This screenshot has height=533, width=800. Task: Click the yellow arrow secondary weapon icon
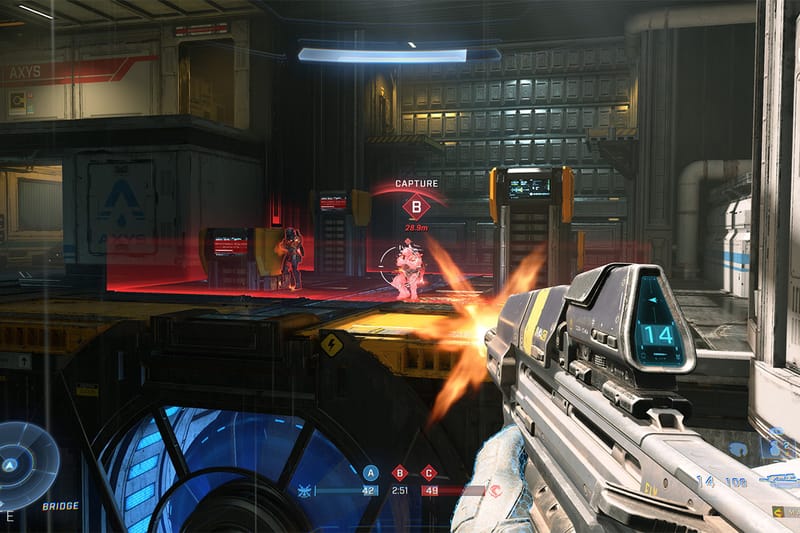pos(779,511)
